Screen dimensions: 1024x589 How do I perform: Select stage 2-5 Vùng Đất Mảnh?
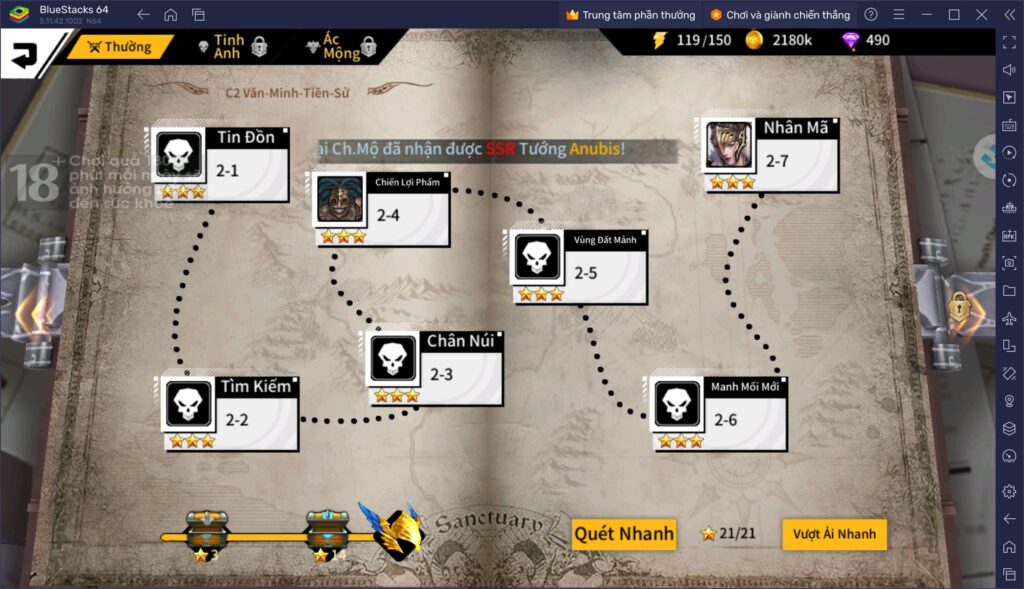click(x=578, y=266)
